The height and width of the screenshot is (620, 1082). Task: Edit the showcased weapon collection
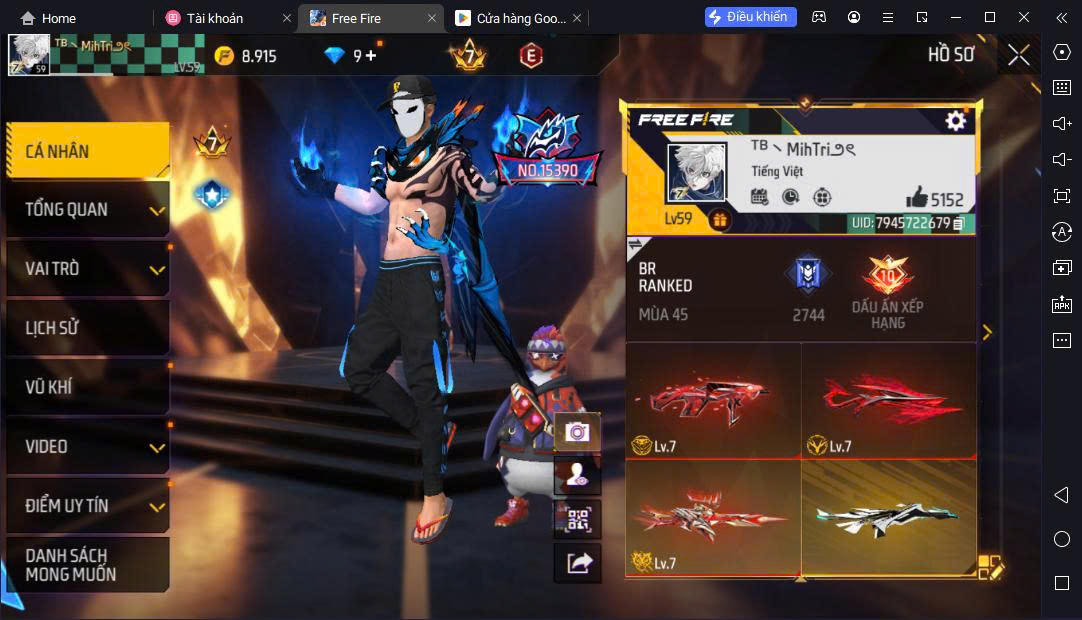(x=988, y=567)
